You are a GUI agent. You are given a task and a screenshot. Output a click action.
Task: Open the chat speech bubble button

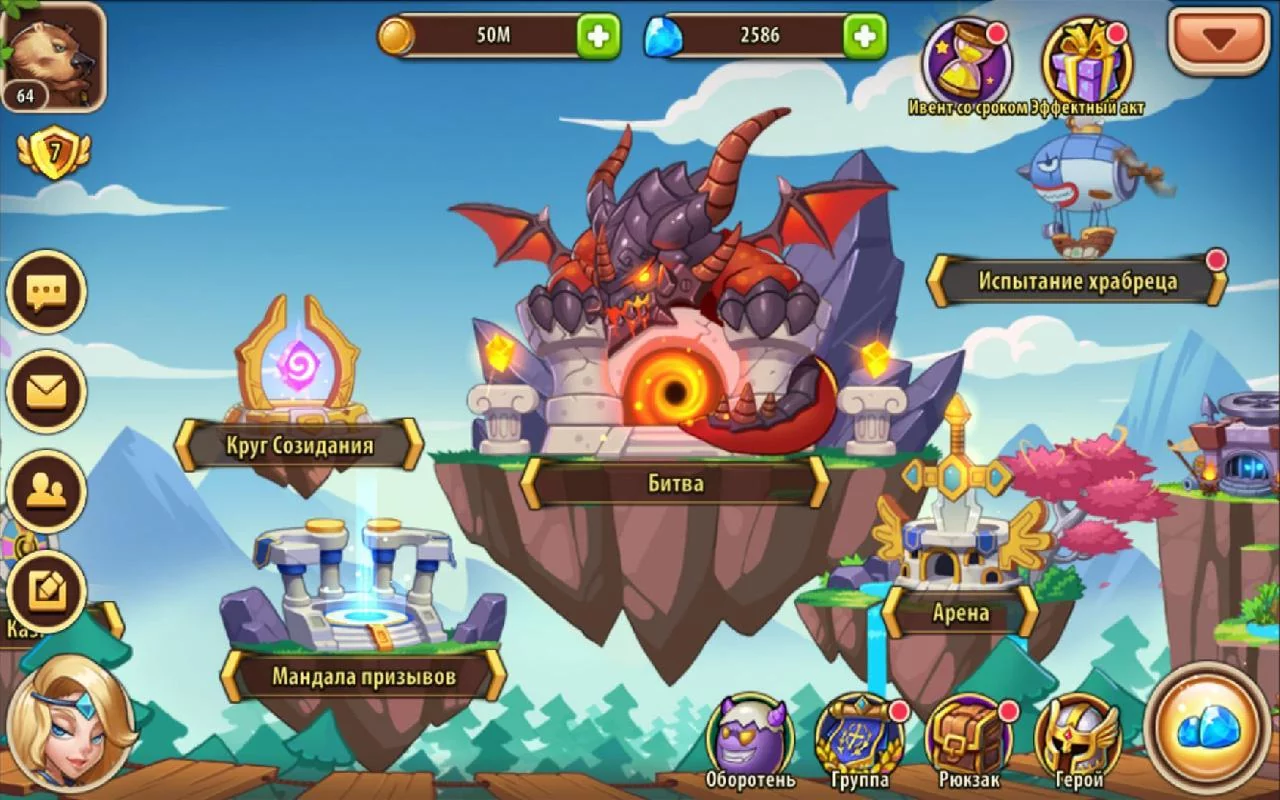[x=46, y=292]
